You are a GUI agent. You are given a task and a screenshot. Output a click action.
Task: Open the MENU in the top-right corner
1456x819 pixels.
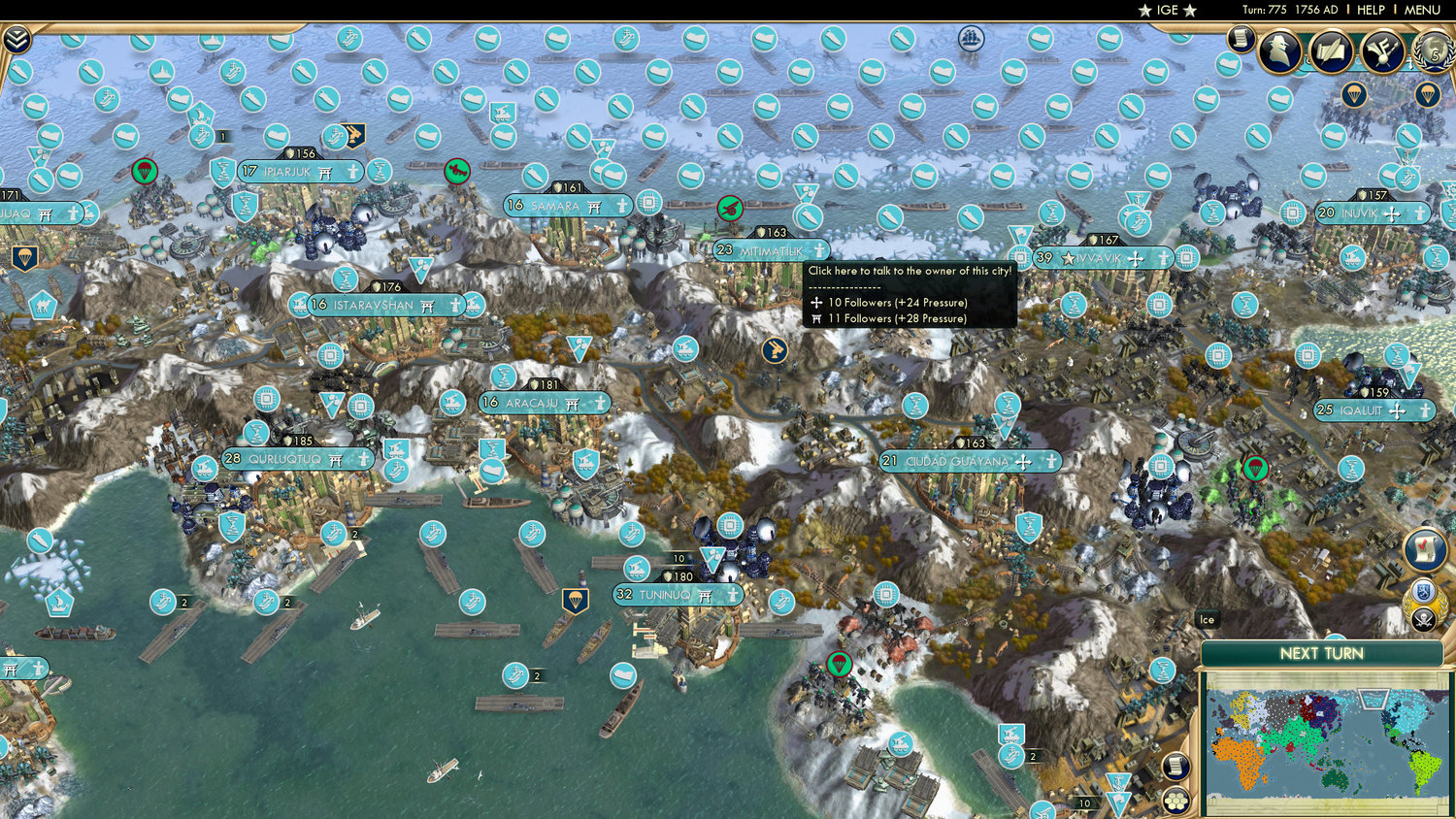[x=1421, y=10]
